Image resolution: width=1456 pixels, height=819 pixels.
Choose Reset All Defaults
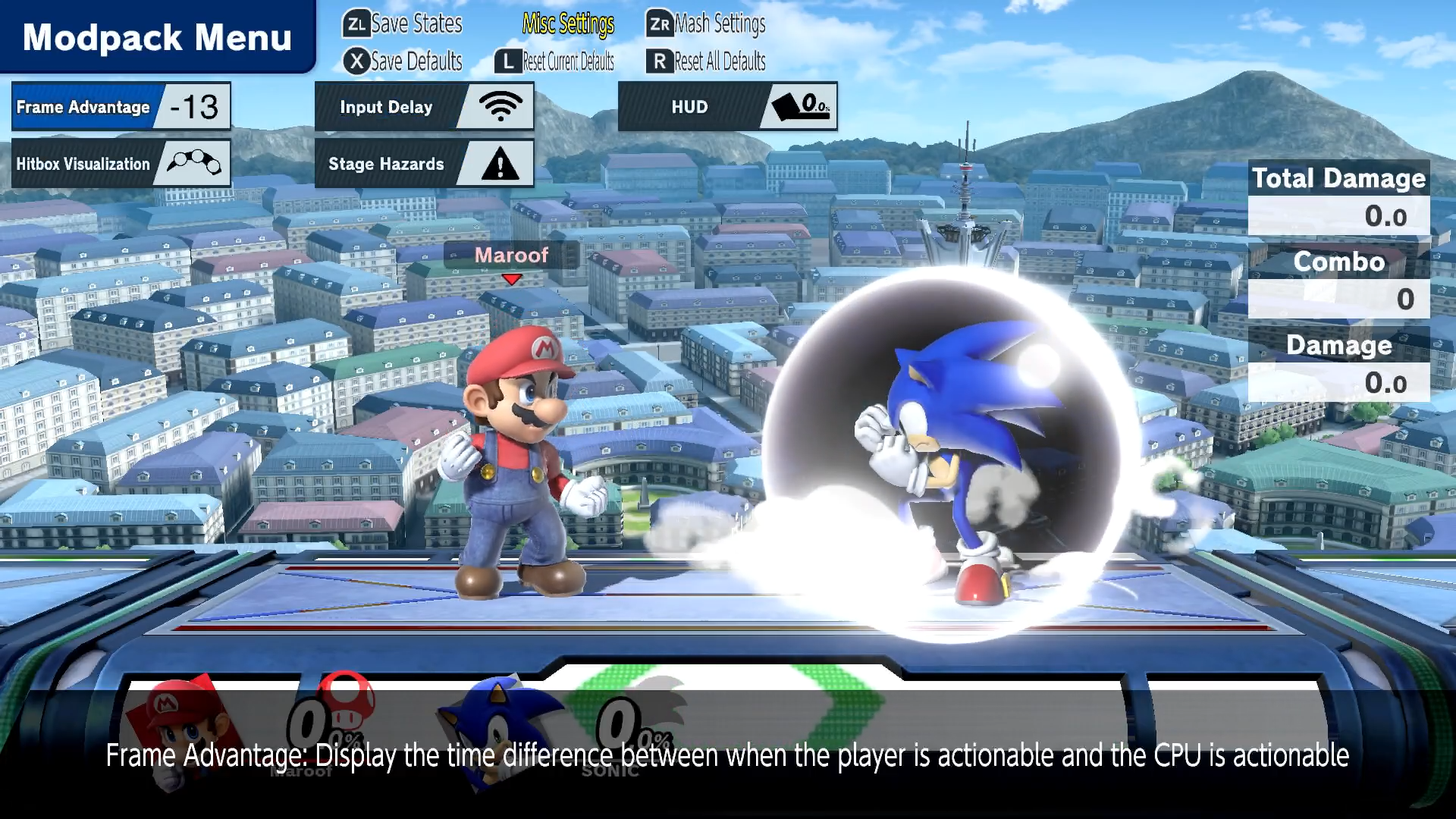click(x=707, y=61)
